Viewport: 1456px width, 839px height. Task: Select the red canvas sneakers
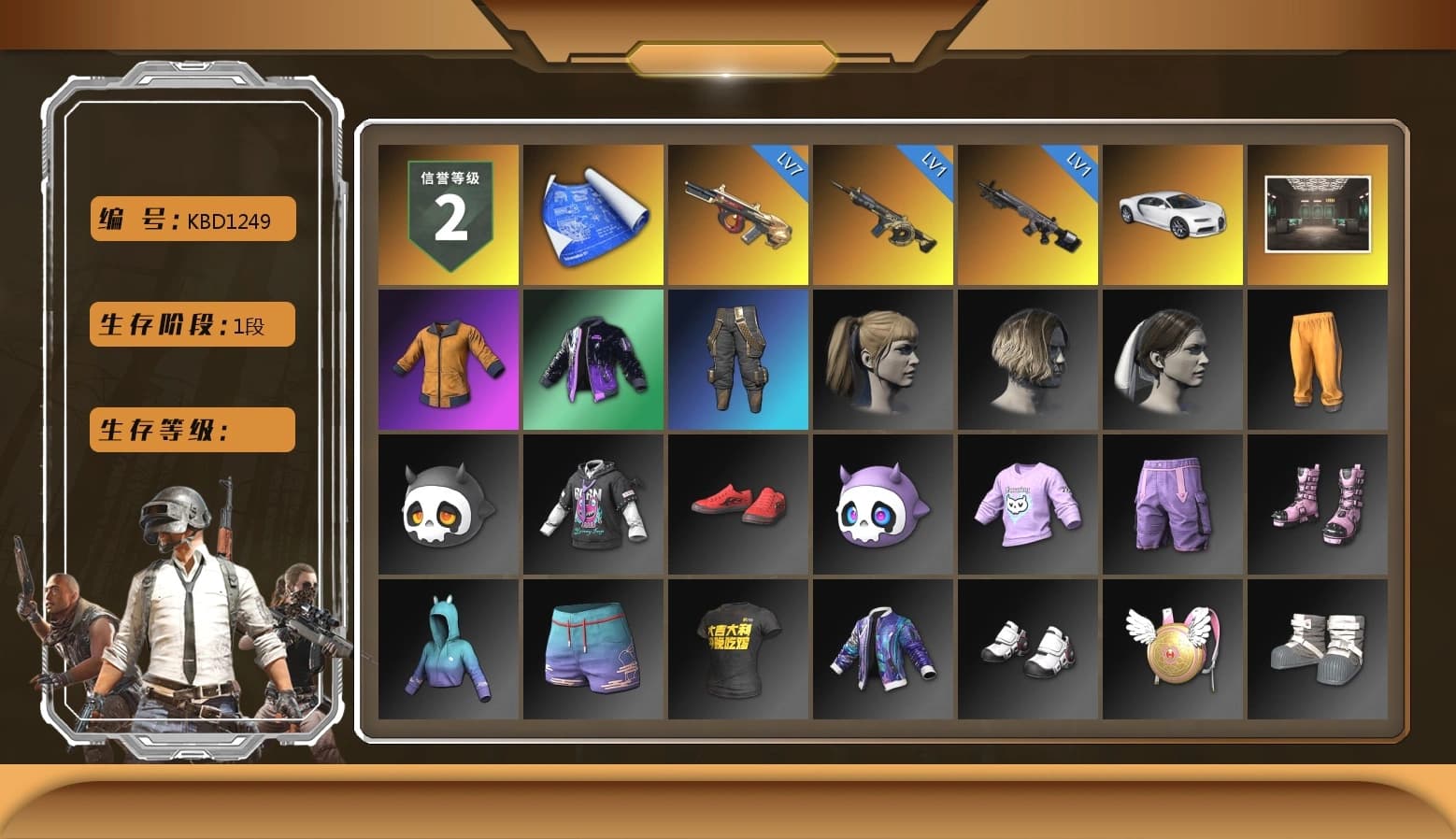[x=737, y=505]
